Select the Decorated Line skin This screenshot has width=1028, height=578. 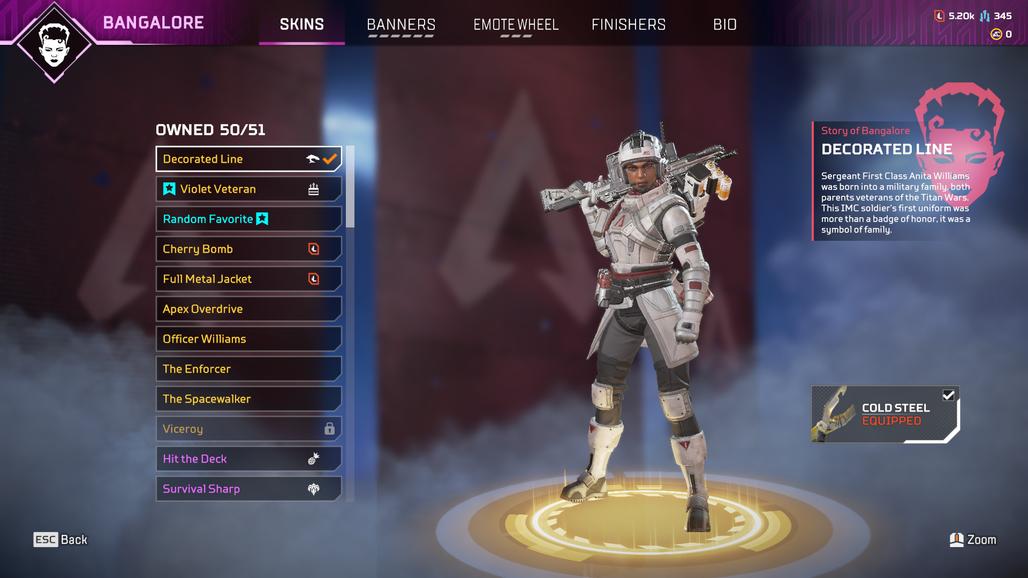click(x=248, y=159)
